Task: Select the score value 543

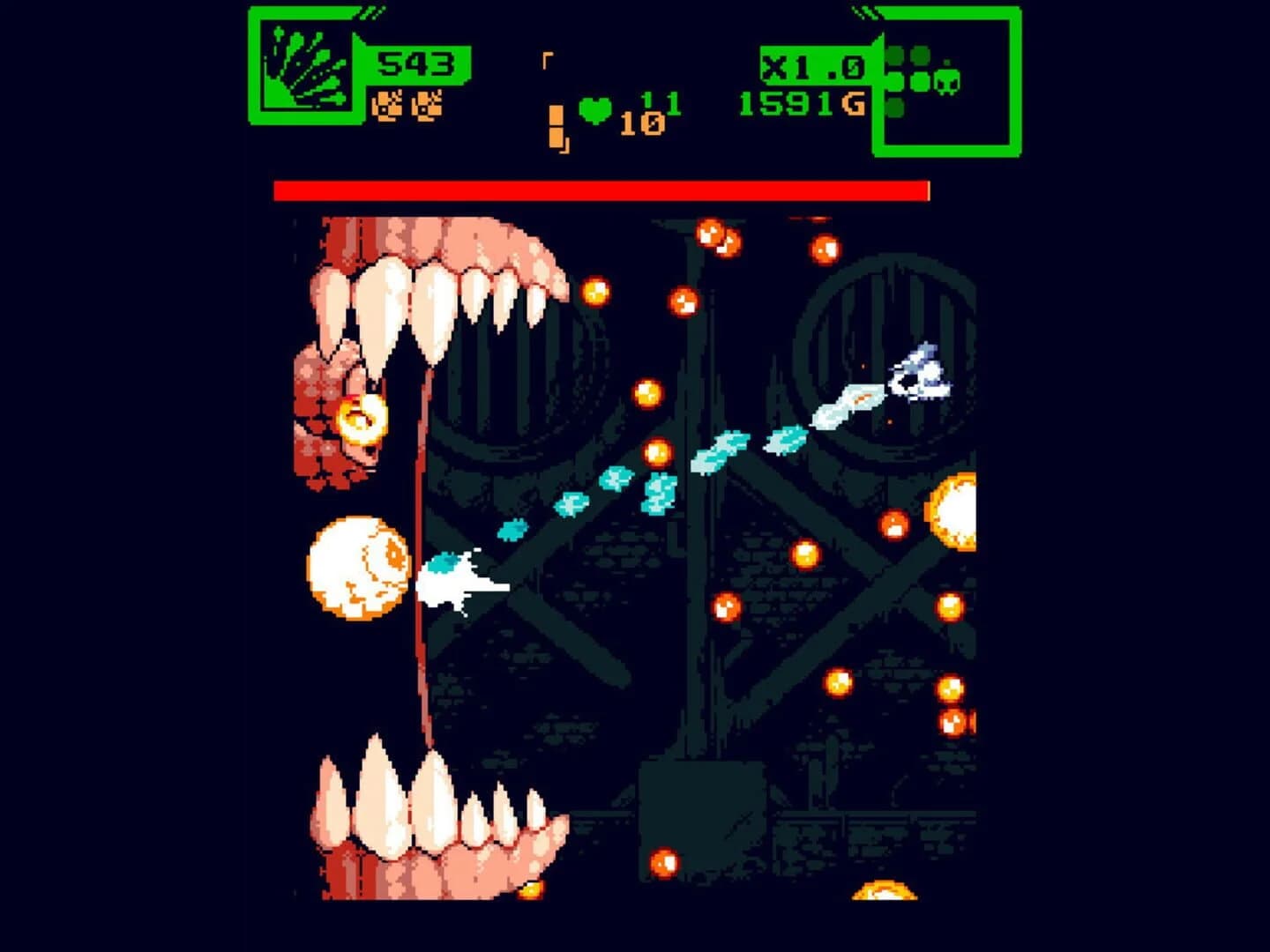Action: pos(415,63)
